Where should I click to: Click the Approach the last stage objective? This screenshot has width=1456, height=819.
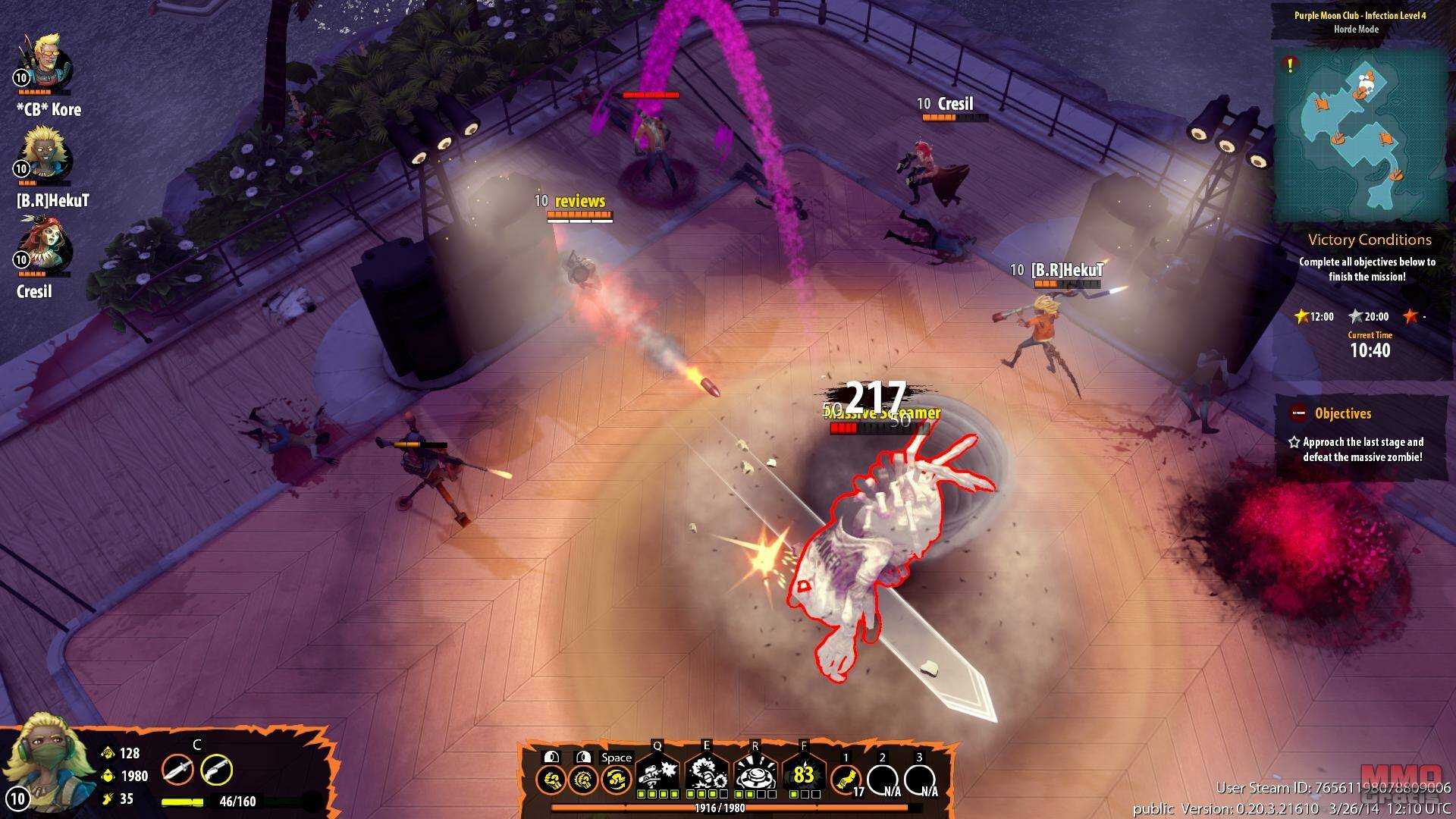1362,450
